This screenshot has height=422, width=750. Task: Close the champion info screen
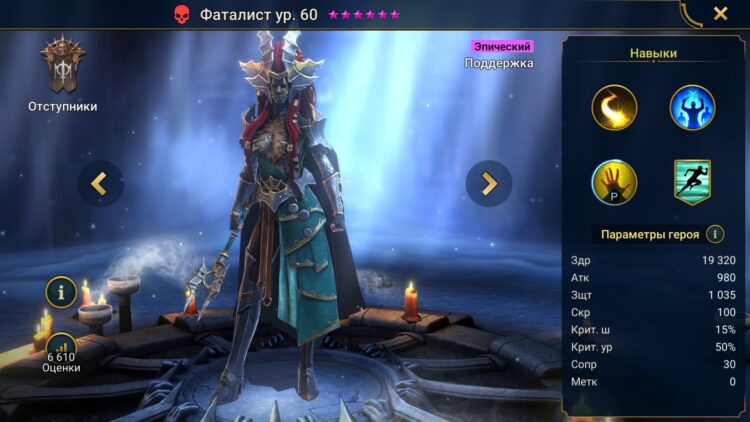(720, 14)
